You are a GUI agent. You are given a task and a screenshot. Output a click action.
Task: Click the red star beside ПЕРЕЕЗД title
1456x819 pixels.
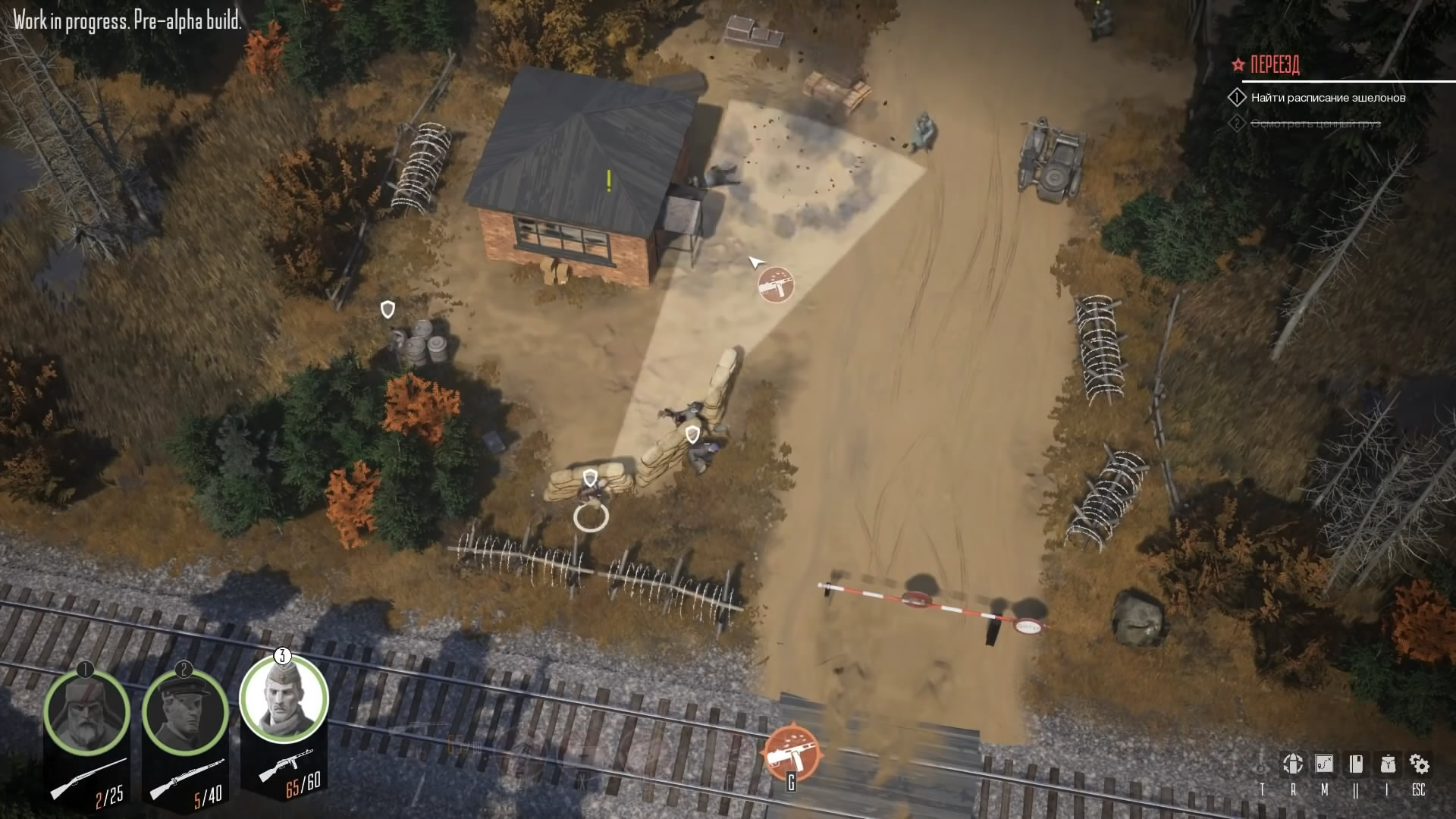point(1236,64)
